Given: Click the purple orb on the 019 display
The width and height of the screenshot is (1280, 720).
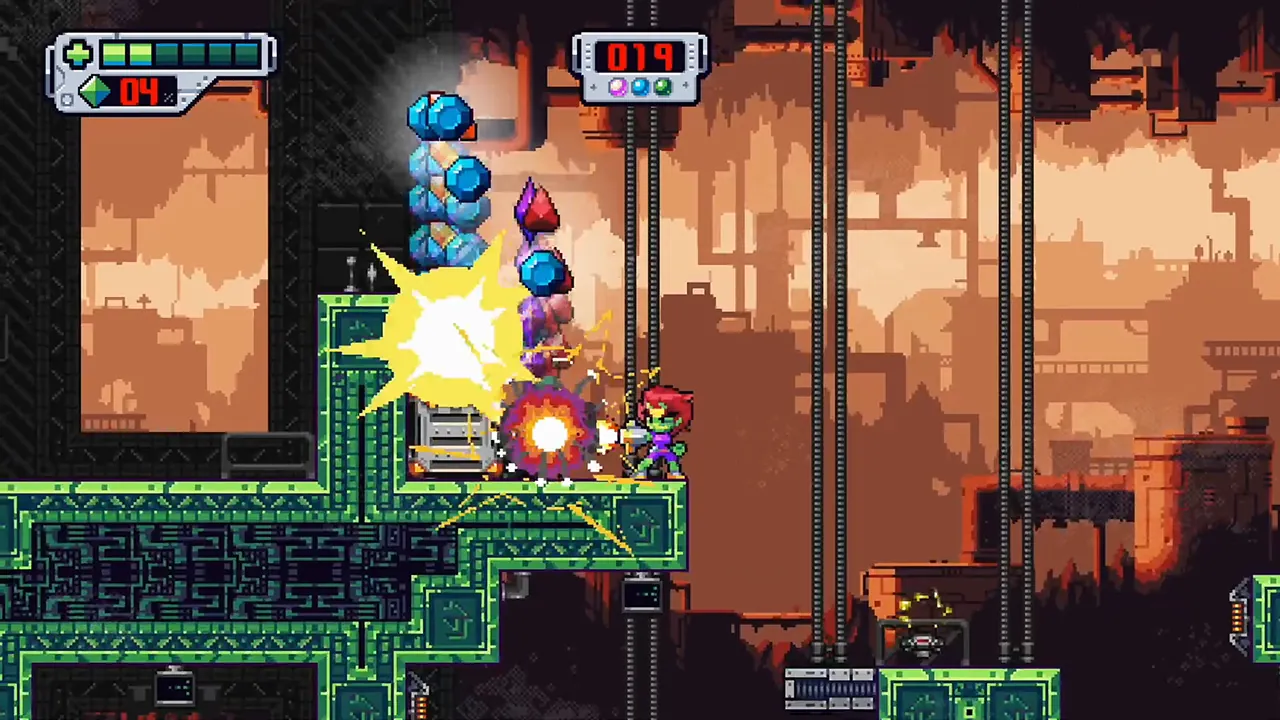Looking at the screenshot, I should tap(617, 87).
